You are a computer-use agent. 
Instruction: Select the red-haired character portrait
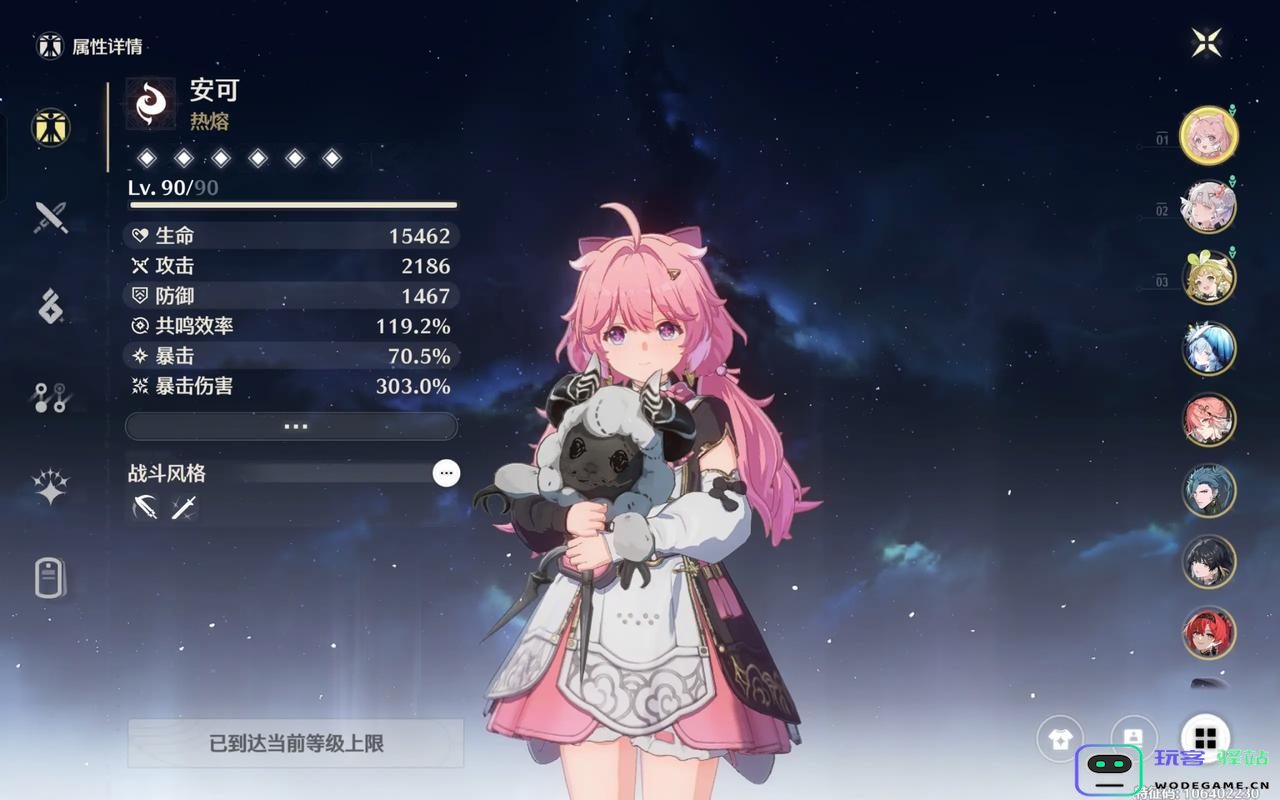pyautogui.click(x=1209, y=632)
